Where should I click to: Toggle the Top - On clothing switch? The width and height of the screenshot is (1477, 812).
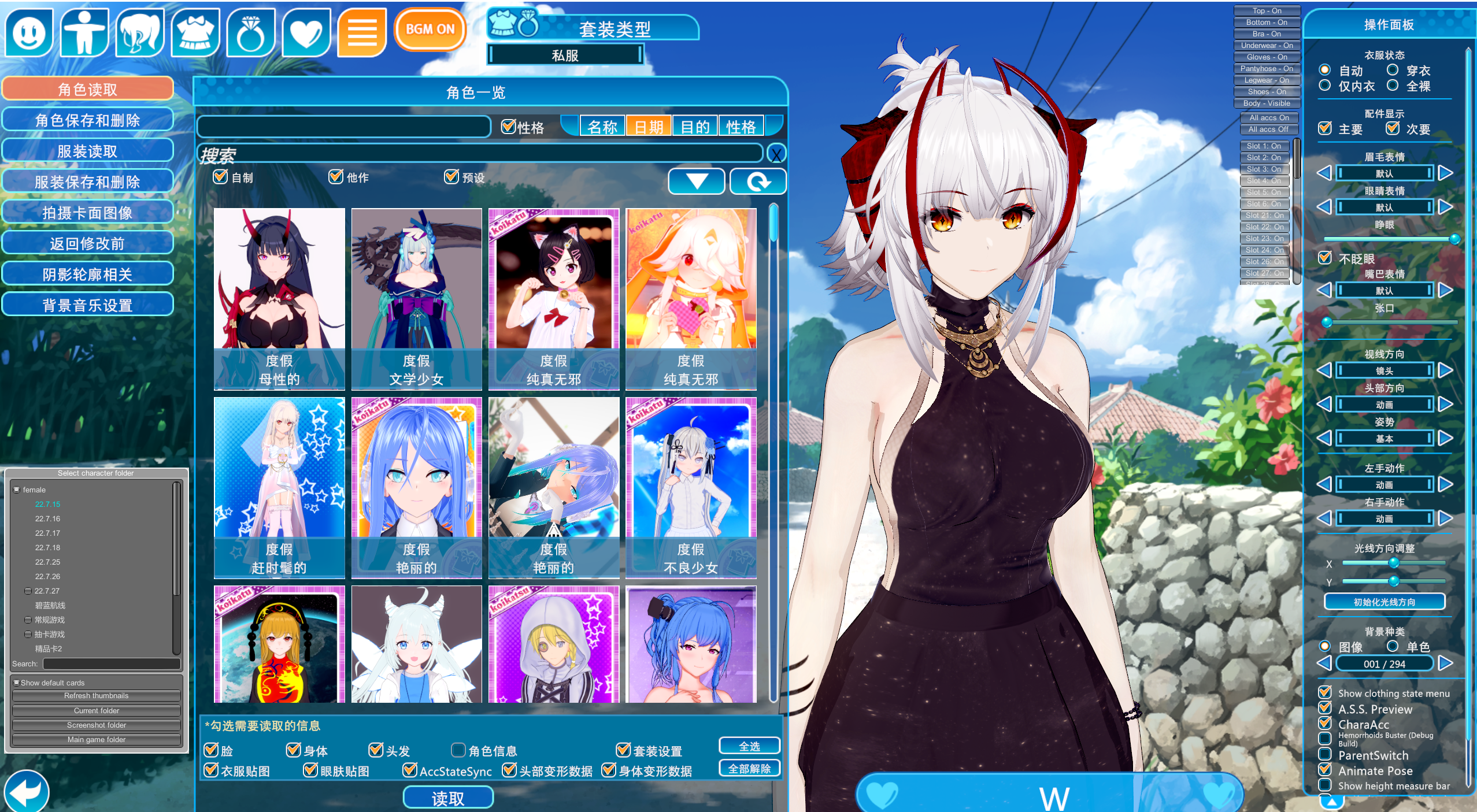[x=1267, y=10]
